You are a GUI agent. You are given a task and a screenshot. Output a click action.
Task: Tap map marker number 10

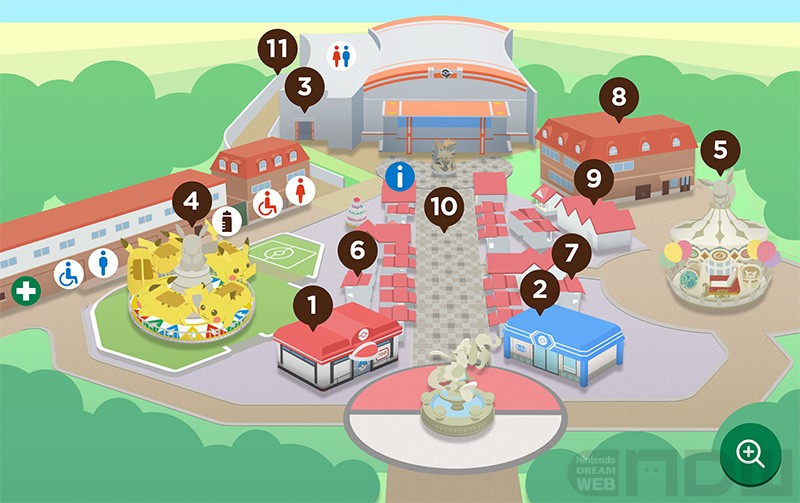tap(441, 207)
